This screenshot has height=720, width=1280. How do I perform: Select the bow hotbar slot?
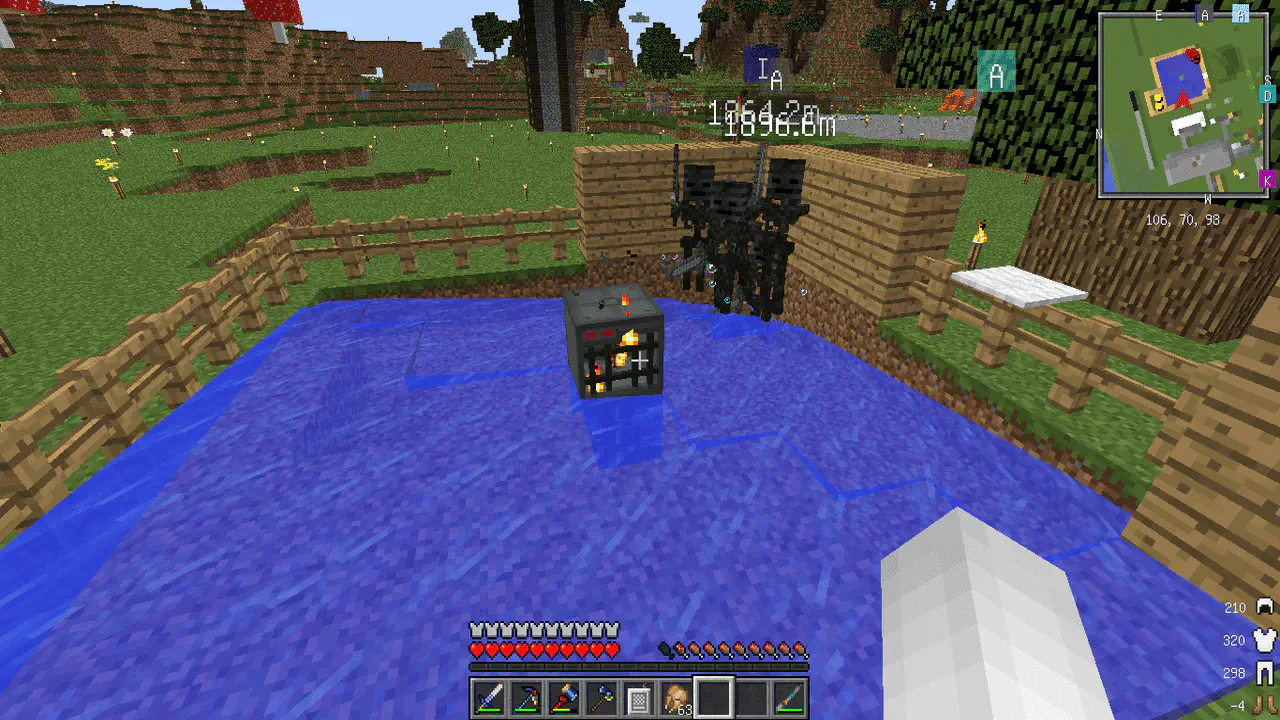point(527,698)
